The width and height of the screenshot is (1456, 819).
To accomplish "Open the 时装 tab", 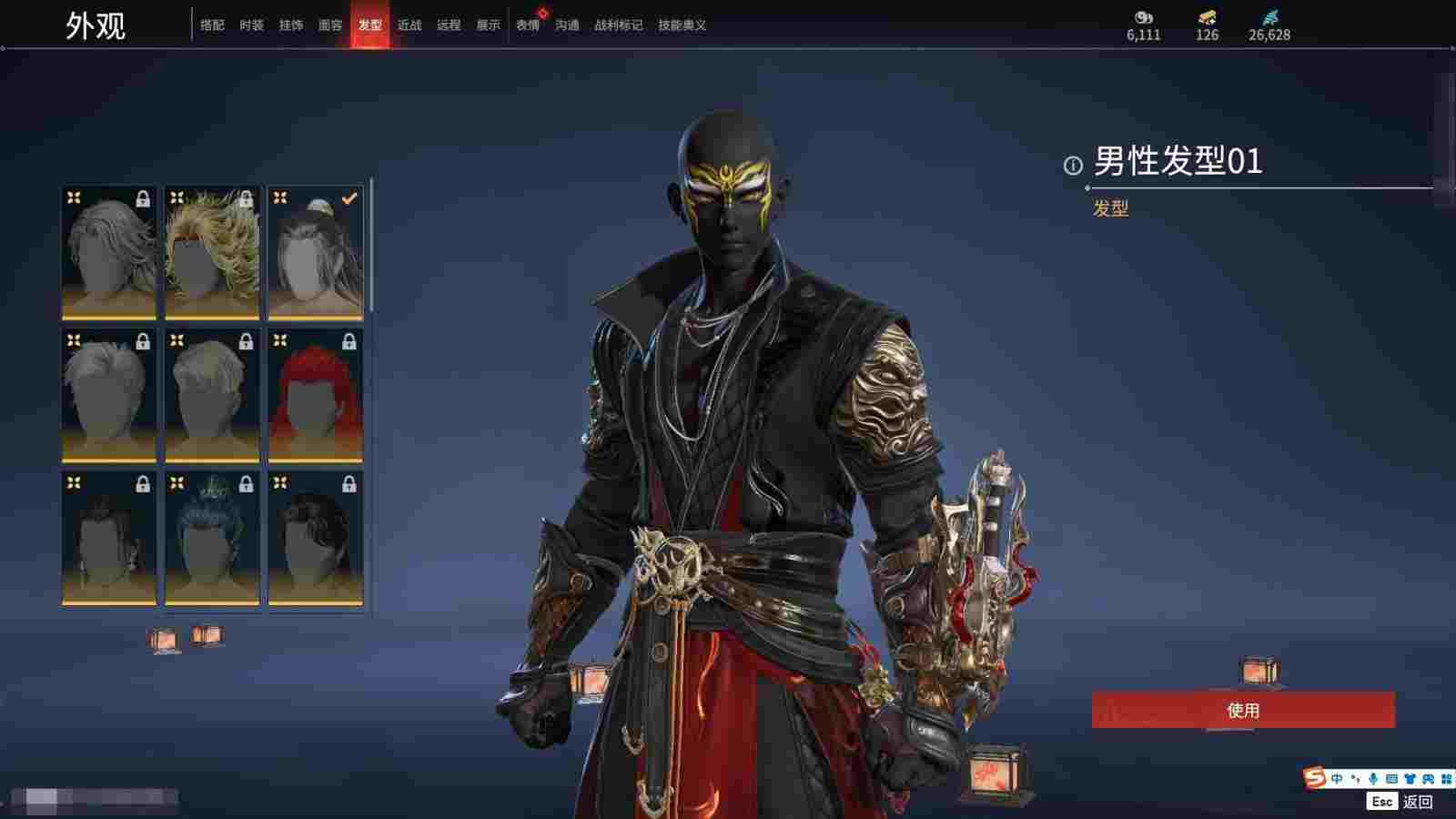I will pos(251,25).
